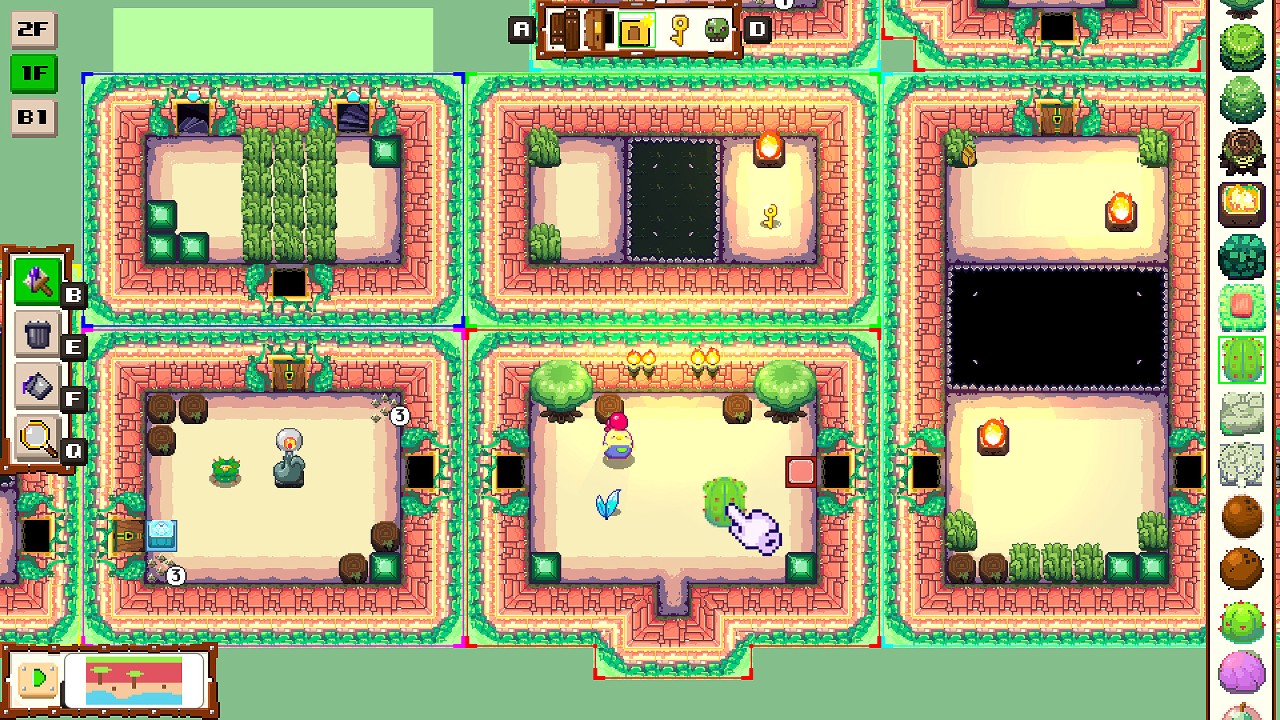The image size is (1280, 720).
Task: Toggle the highlighted sparkling door item
Action: pyautogui.click(x=638, y=30)
